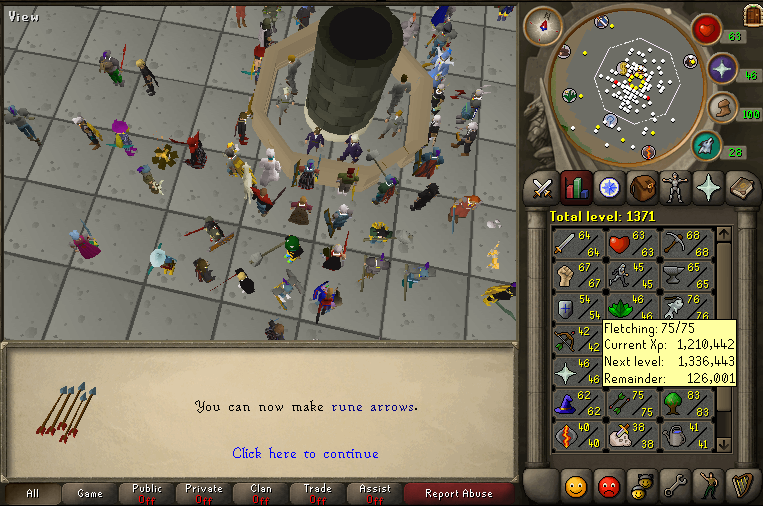This screenshot has height=506, width=763.
Task: Open the Combat Styles tab
Action: coord(543,187)
